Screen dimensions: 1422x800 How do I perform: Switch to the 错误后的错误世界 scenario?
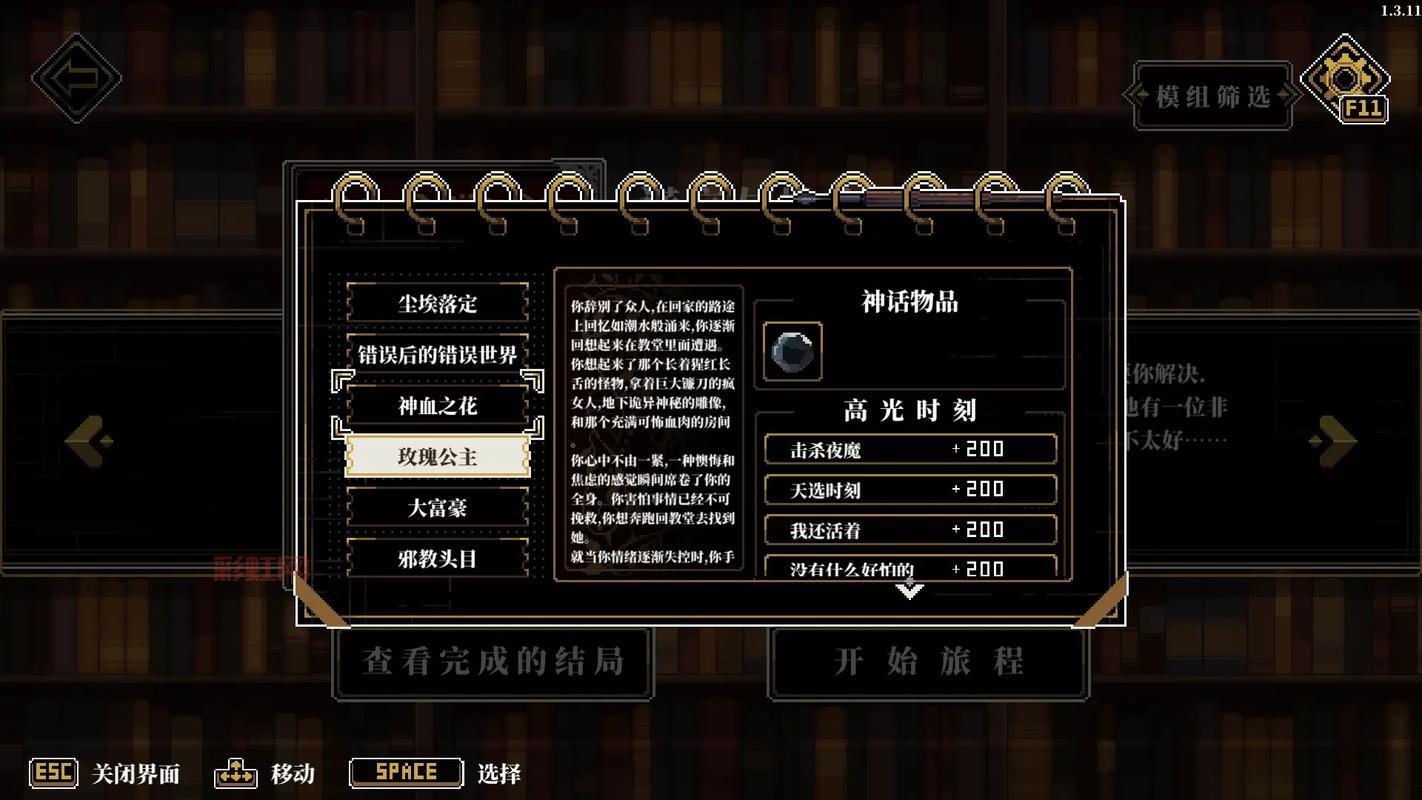click(436, 353)
